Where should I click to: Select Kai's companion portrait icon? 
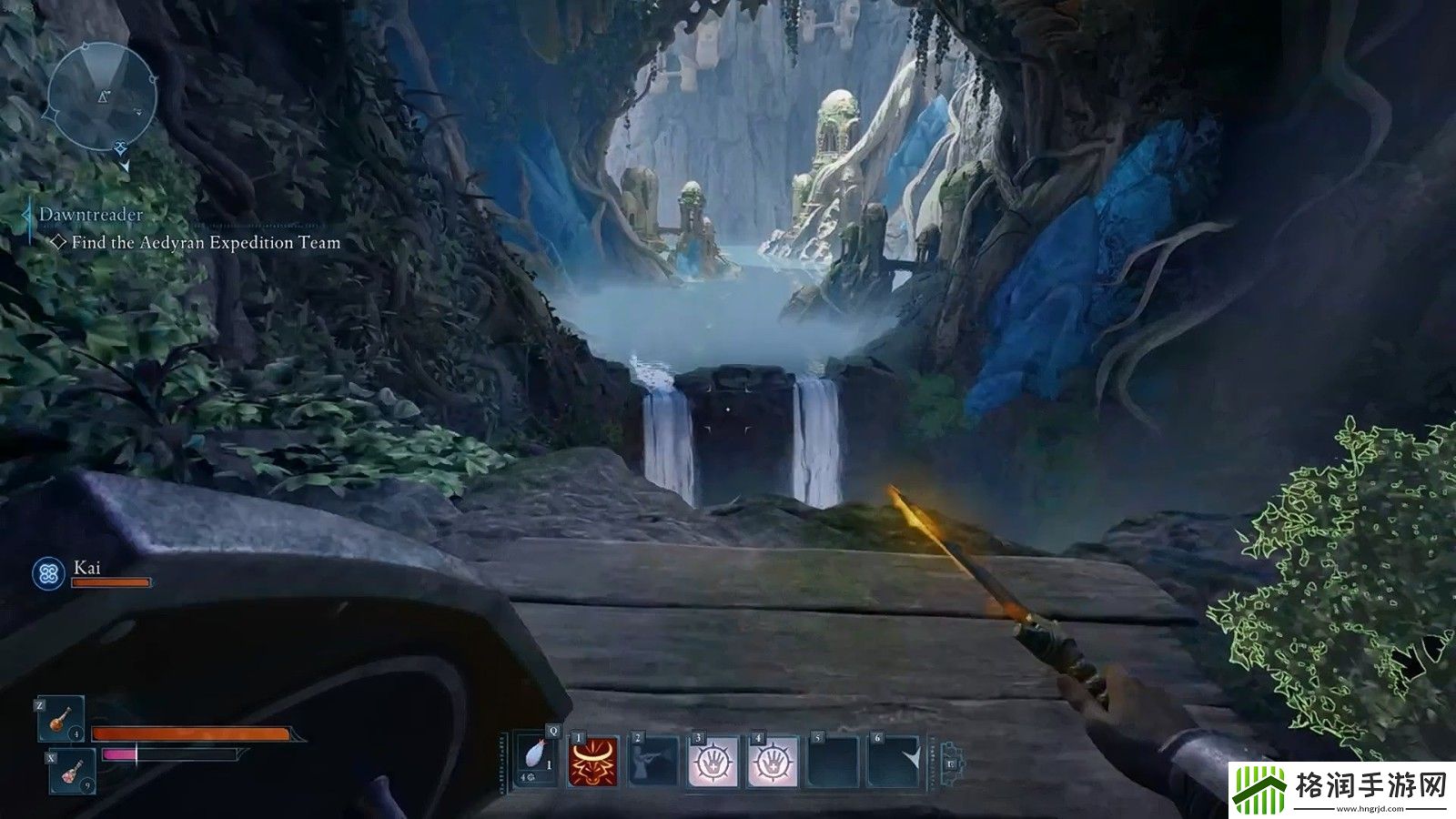tap(48, 573)
